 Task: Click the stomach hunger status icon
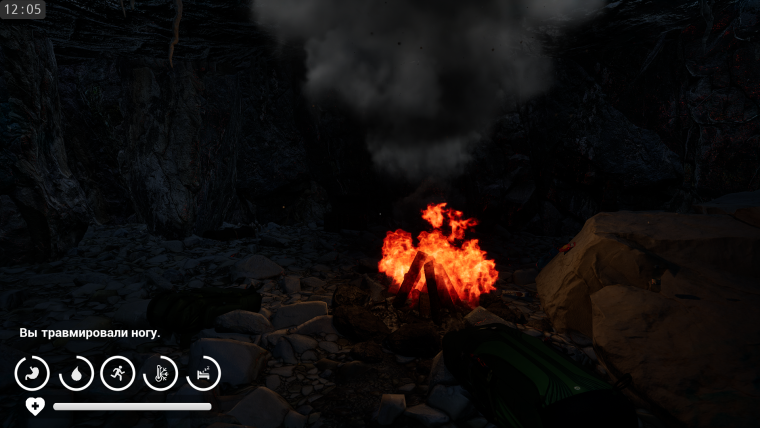coord(32,373)
